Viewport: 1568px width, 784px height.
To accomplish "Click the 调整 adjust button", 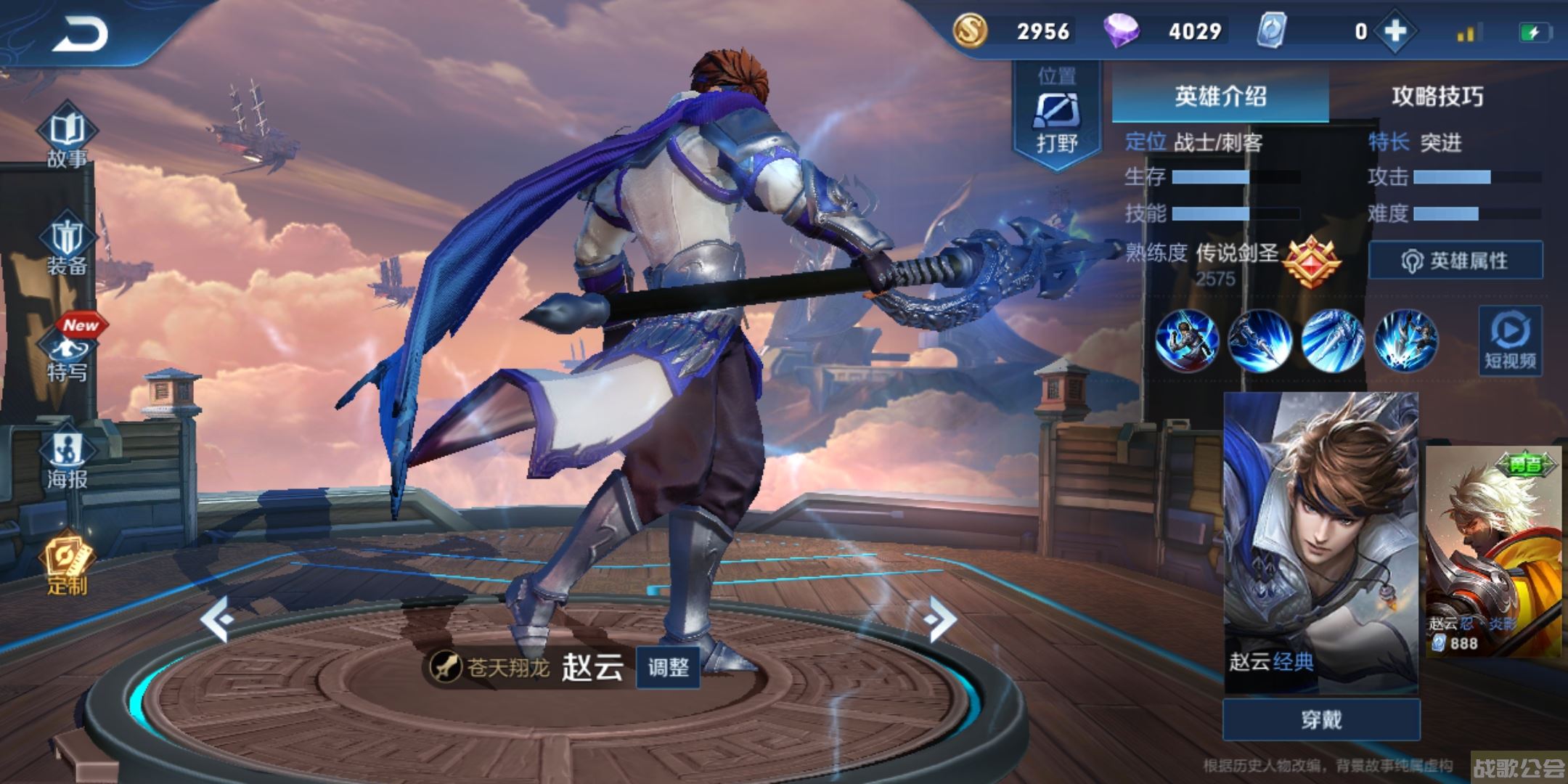I will point(668,666).
